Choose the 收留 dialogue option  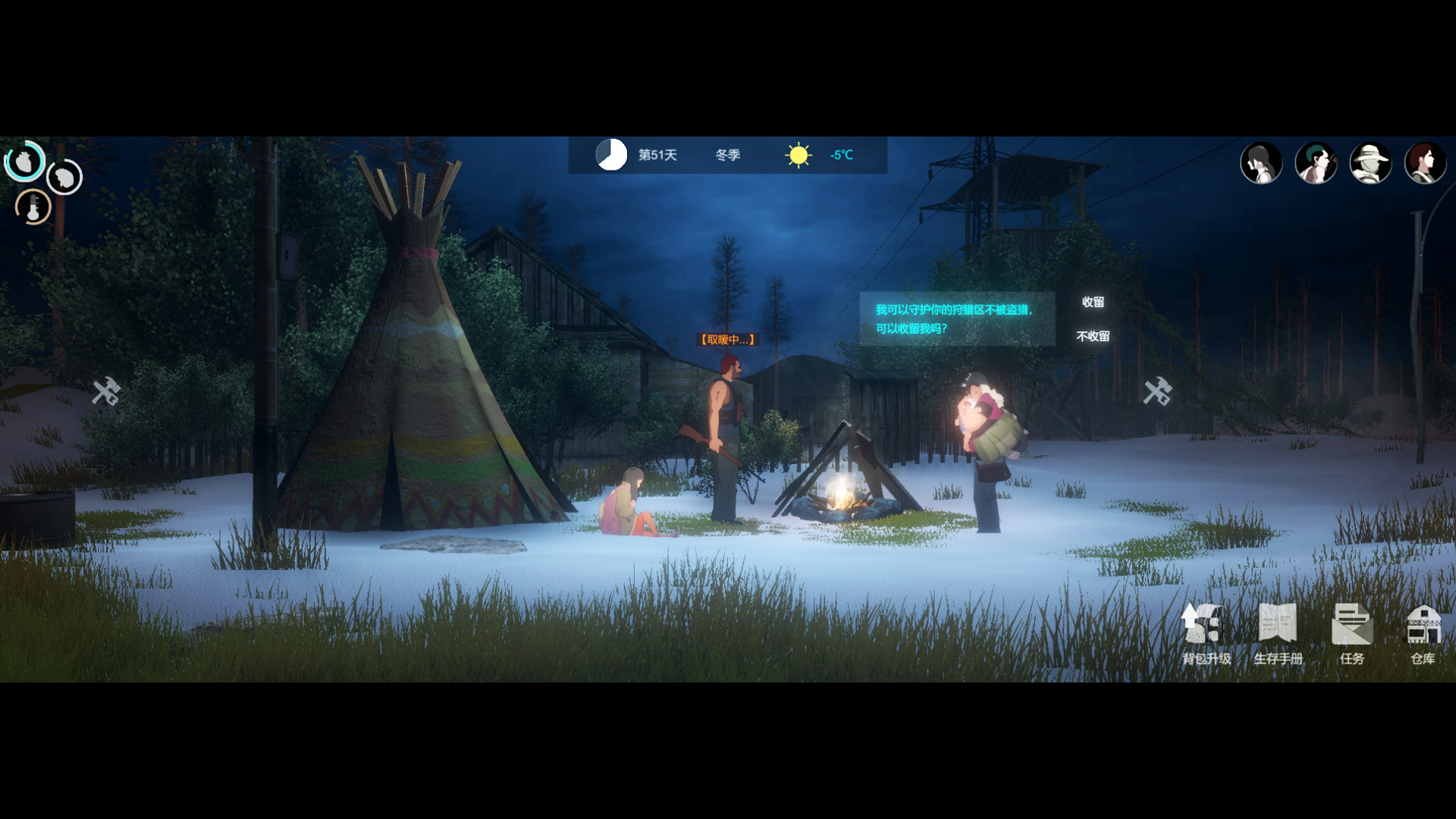tap(1093, 302)
